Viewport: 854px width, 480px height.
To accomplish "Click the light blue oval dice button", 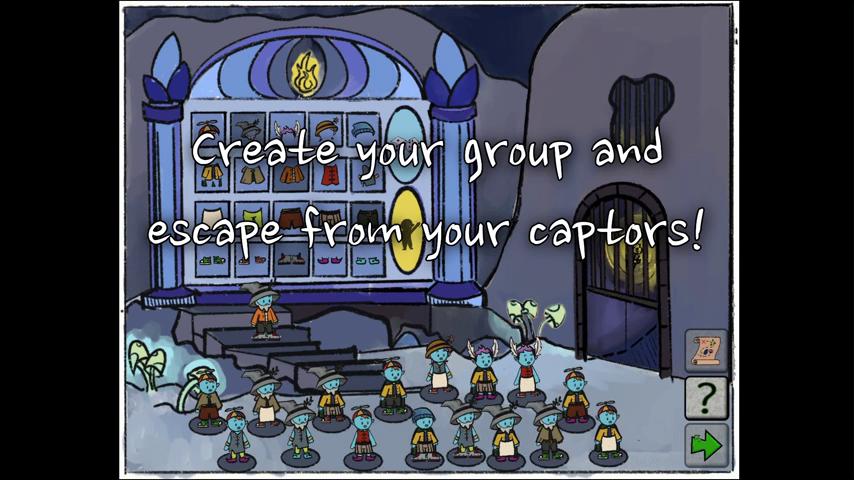I will 404,148.
